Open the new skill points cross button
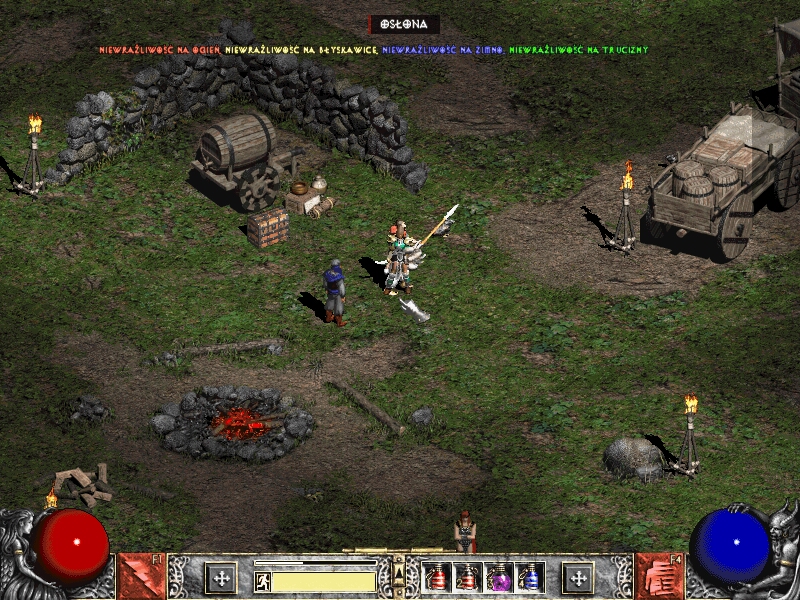This screenshot has height=600, width=800. click(x=577, y=577)
